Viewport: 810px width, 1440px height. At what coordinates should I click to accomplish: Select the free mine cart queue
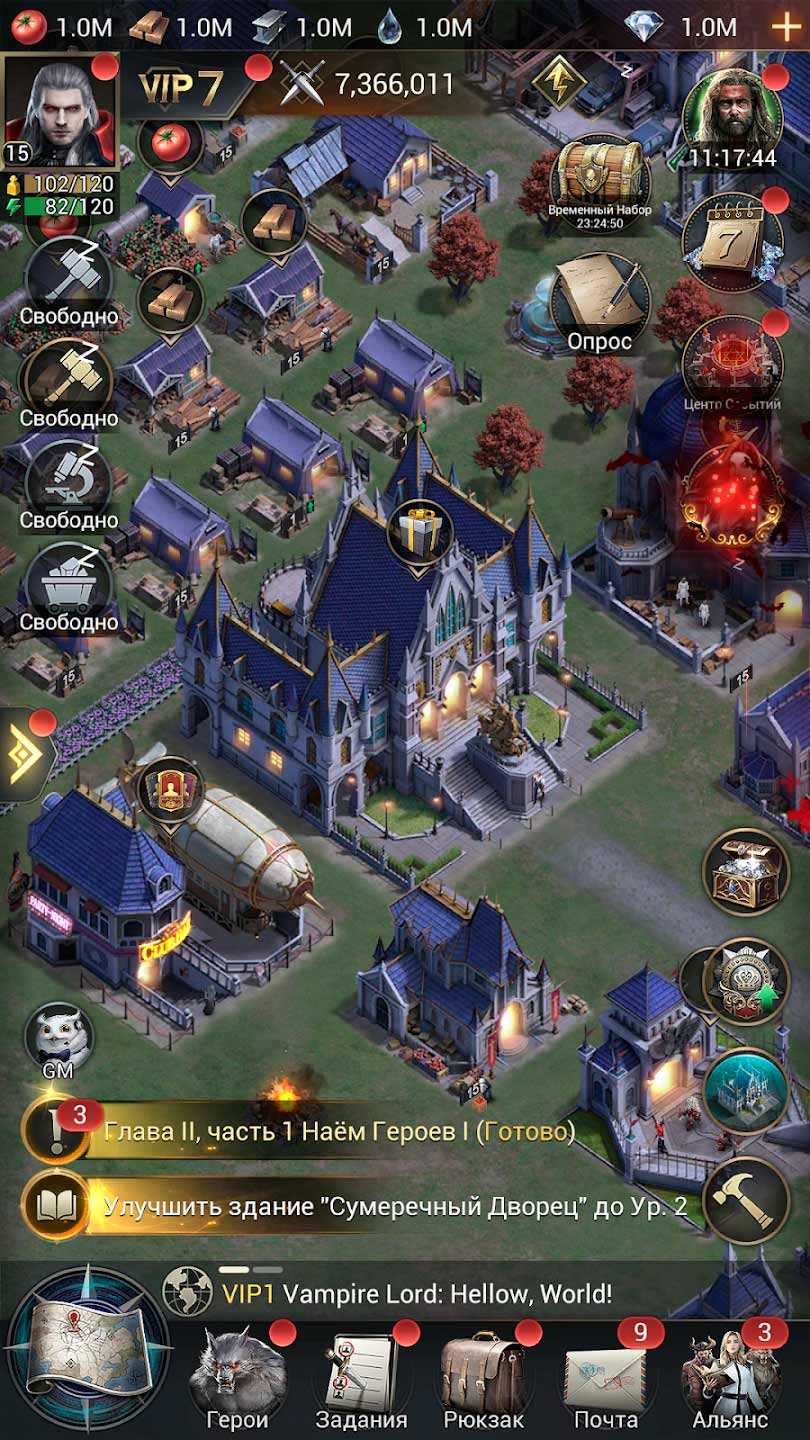coord(68,585)
